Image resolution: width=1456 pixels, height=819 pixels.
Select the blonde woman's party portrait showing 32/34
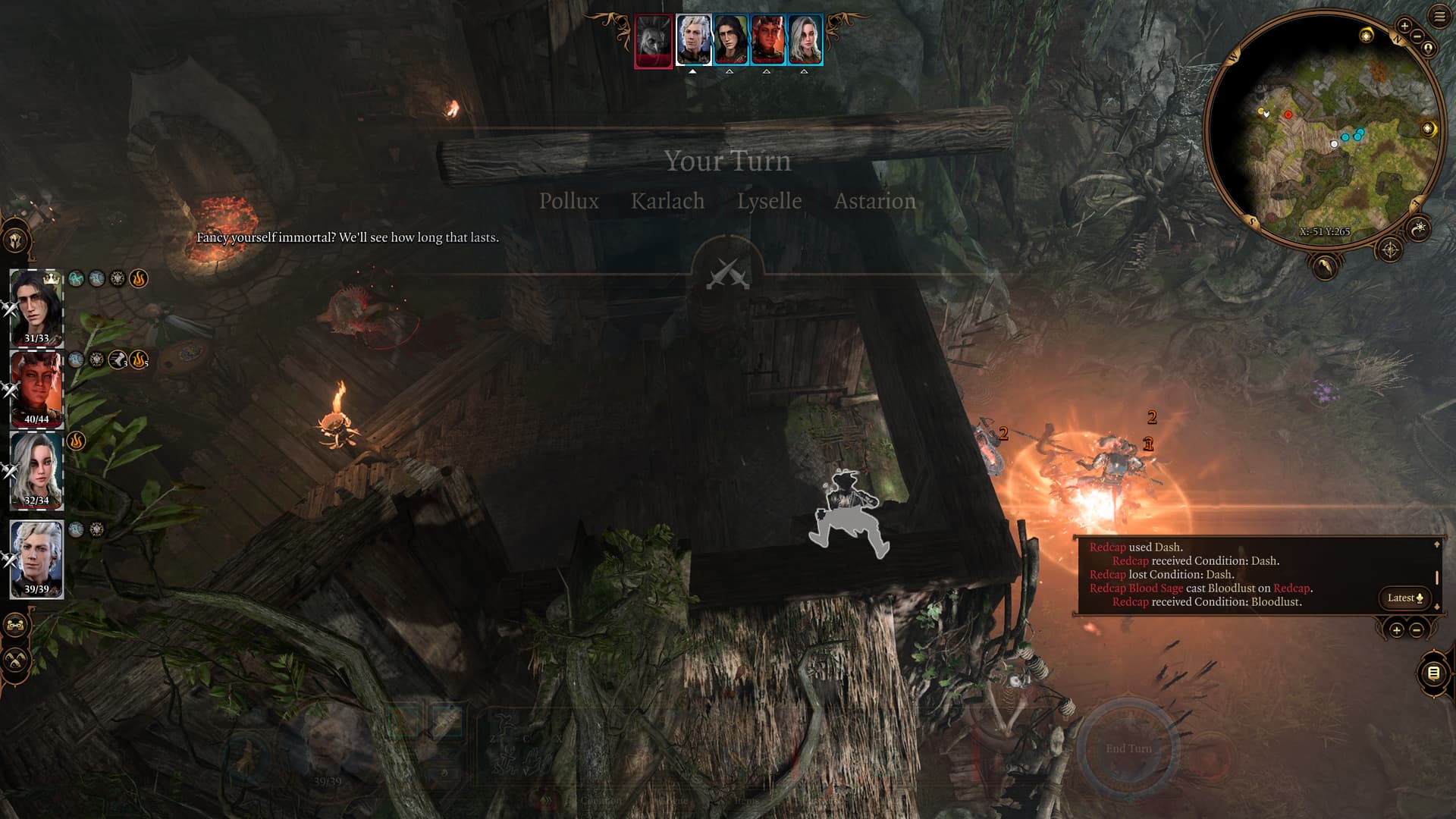[x=36, y=470]
